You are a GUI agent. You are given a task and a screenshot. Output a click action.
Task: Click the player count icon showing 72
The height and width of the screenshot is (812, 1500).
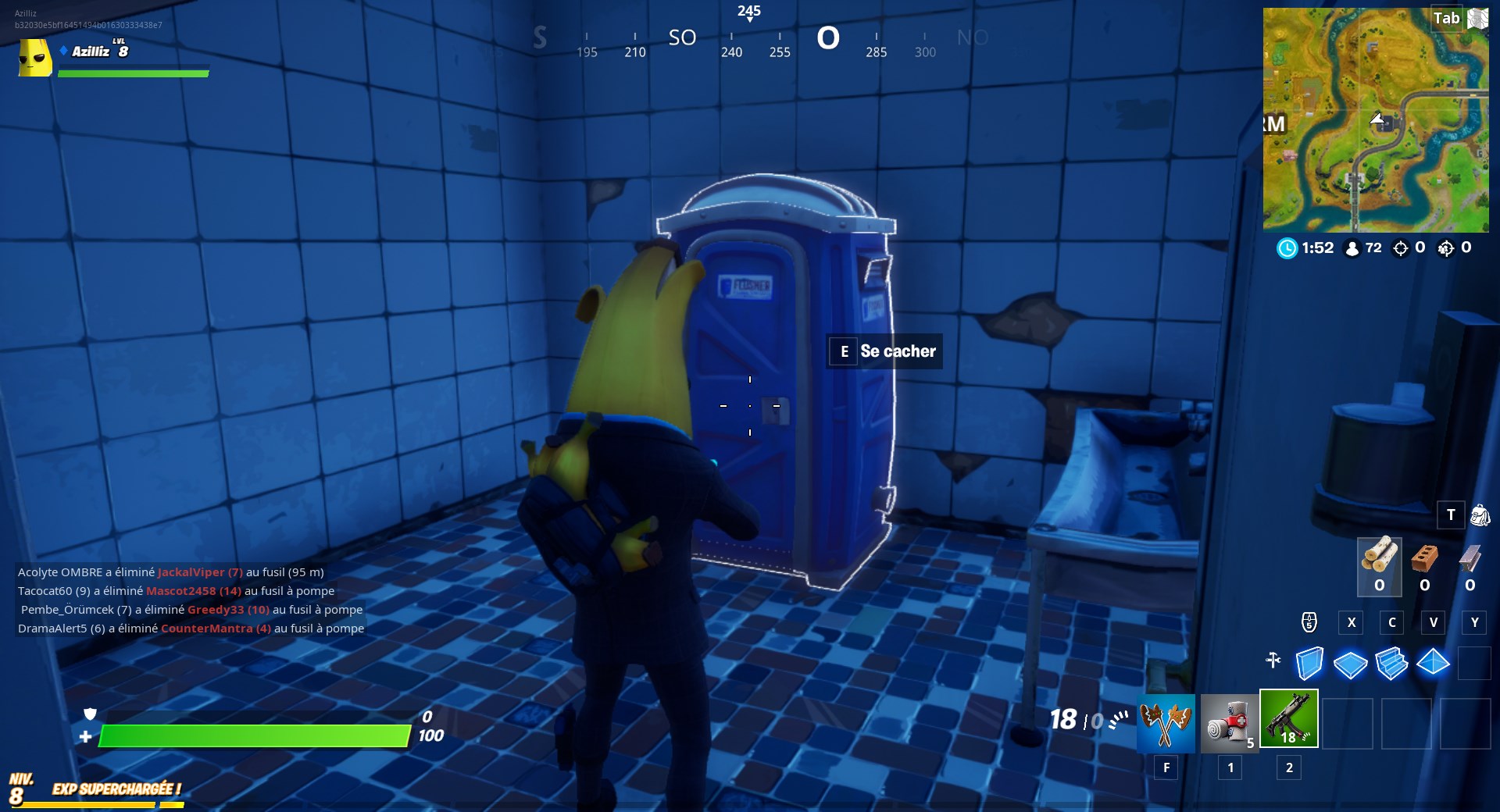click(1351, 248)
